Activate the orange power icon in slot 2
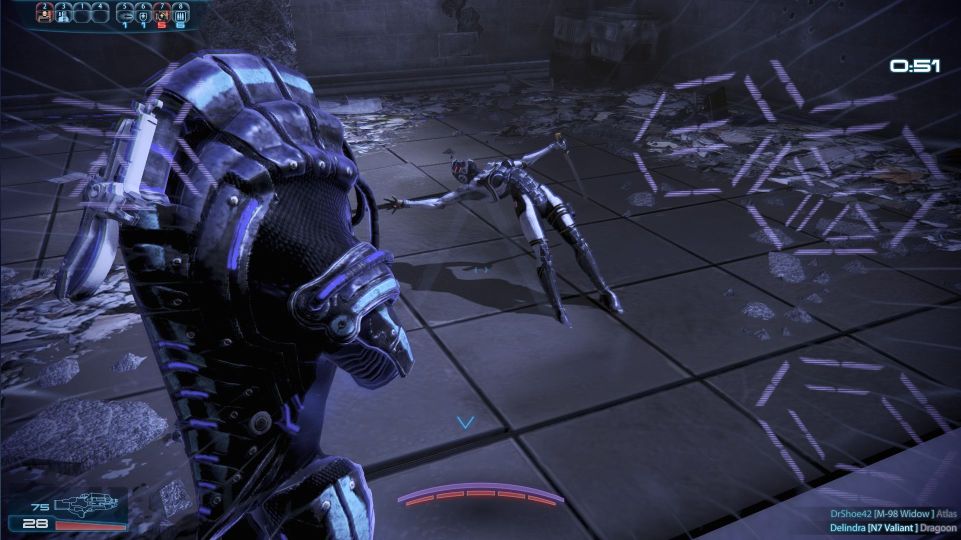 (x=45, y=14)
